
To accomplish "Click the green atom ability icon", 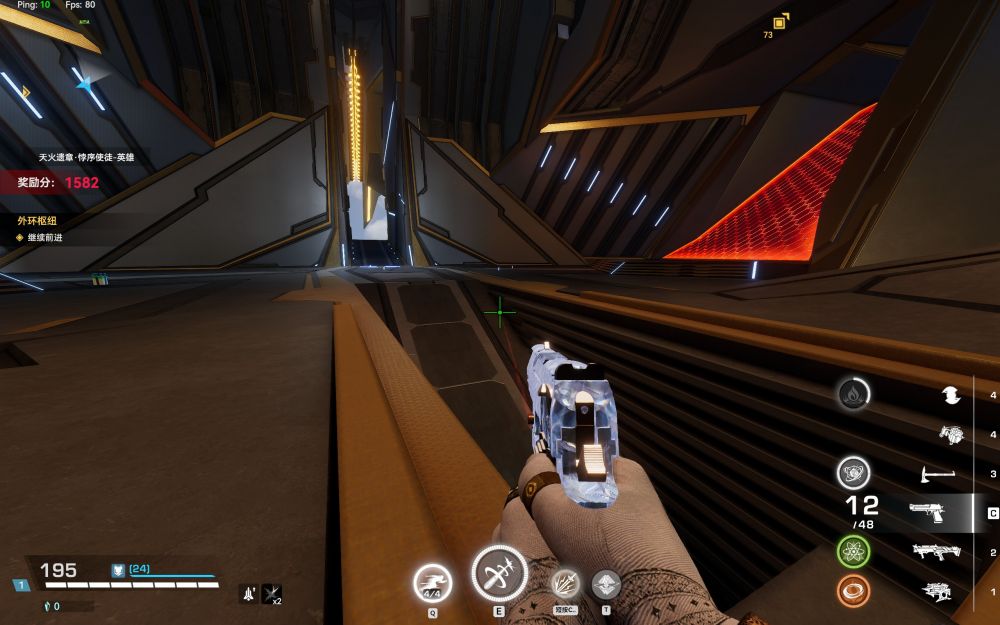I will (853, 551).
